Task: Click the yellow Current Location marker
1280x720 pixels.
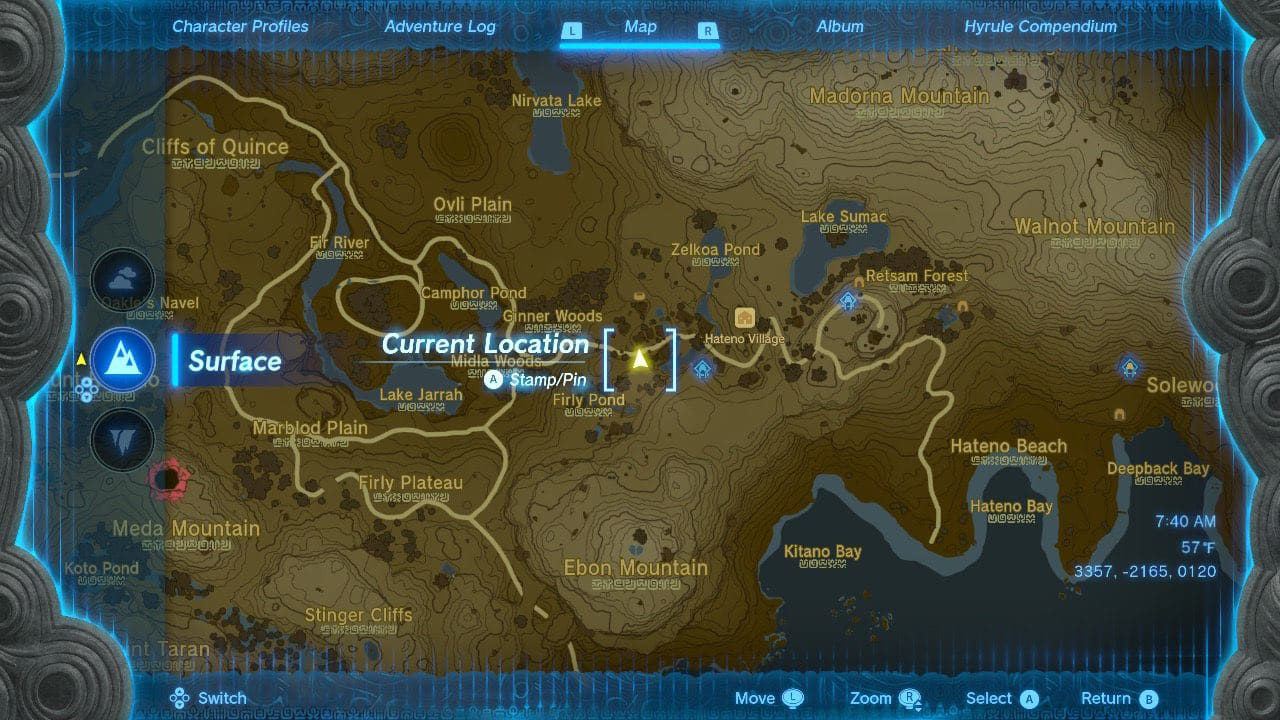Action: pos(641,357)
